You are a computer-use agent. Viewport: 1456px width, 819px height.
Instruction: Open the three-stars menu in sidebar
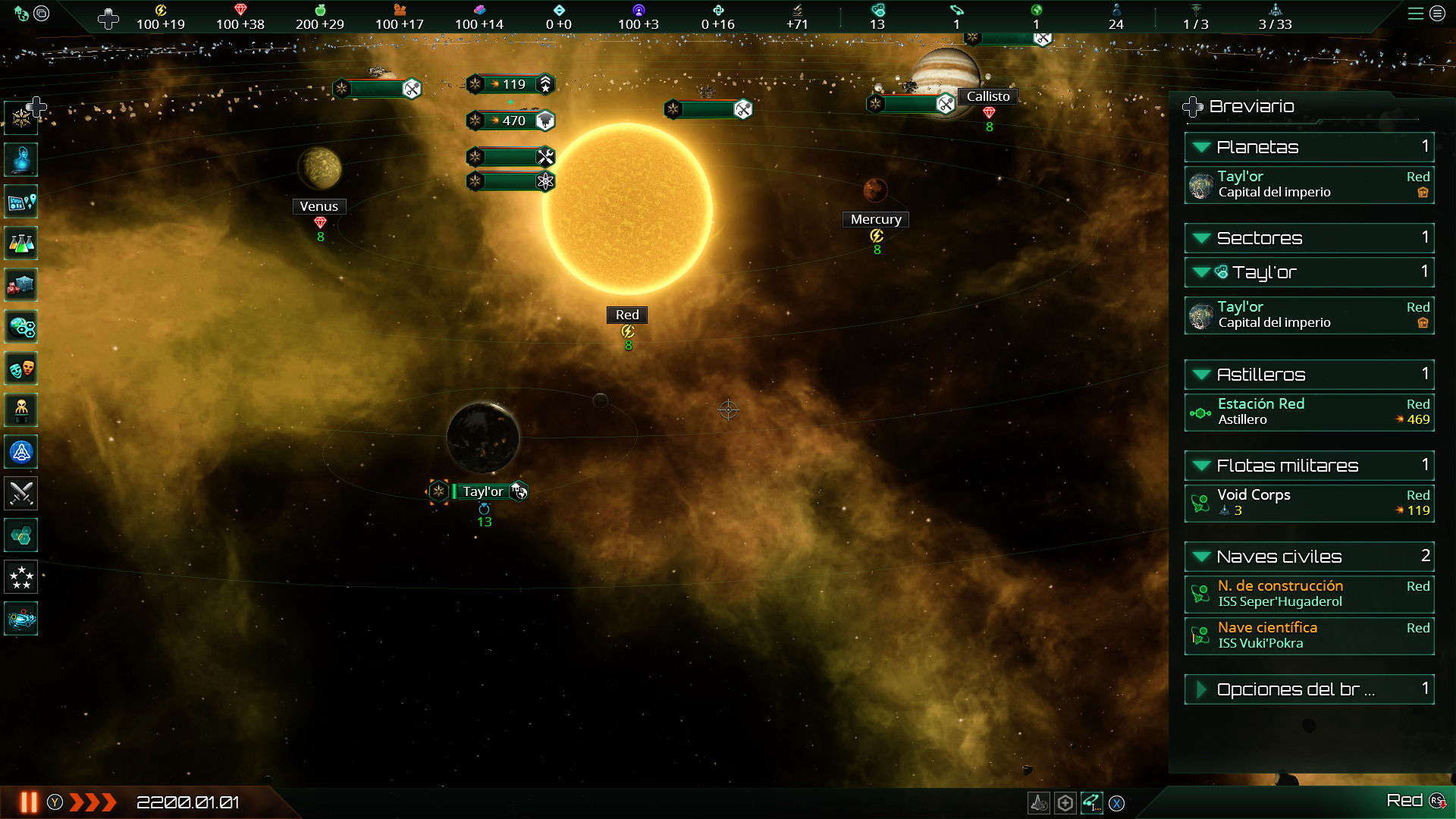point(21,578)
